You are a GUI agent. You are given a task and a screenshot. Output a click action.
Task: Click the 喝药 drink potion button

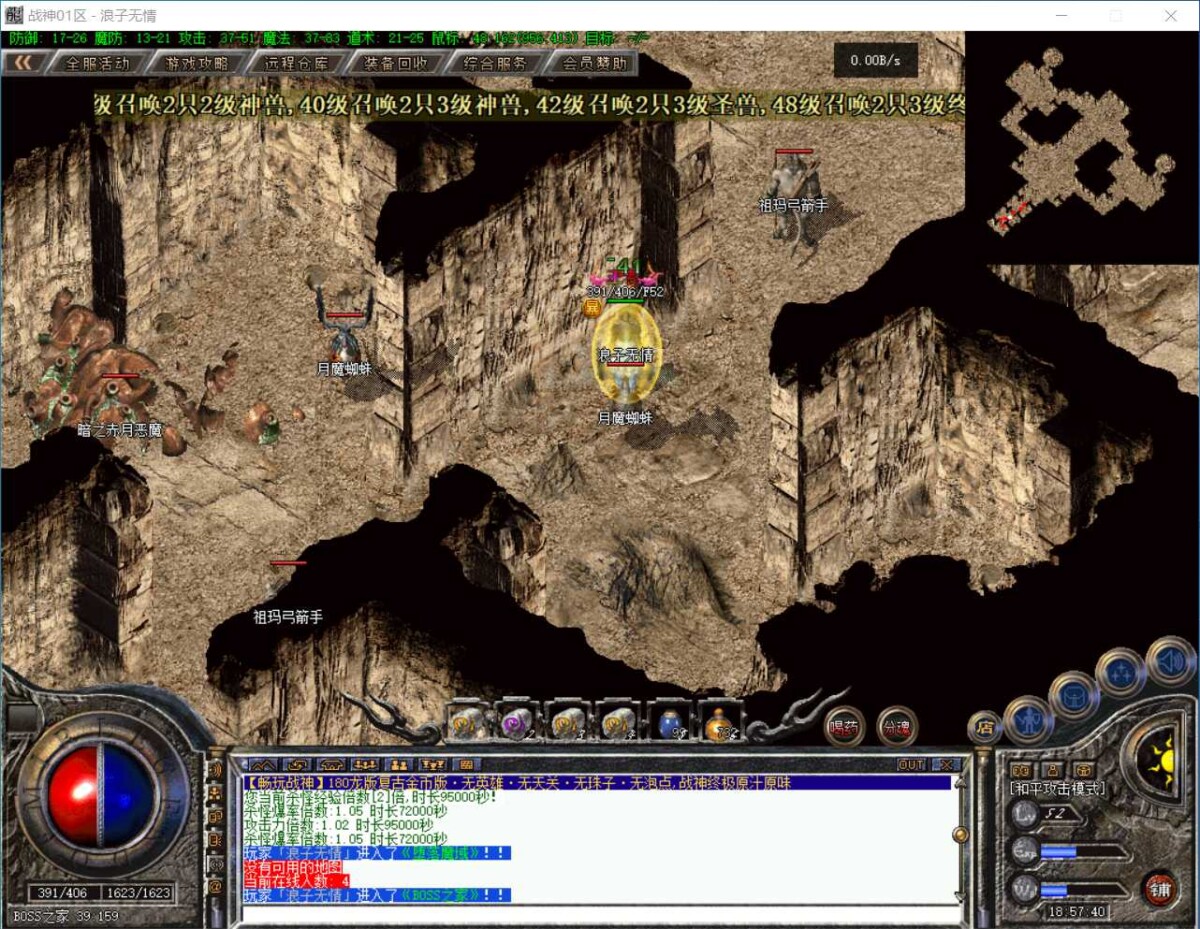(844, 727)
